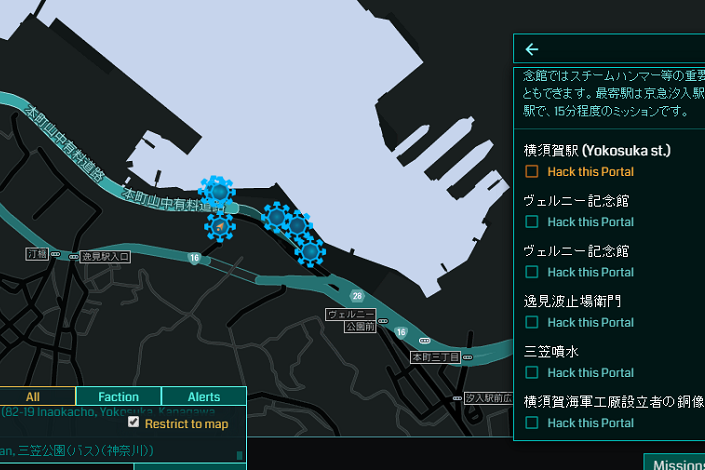Select the 横須賀駅 (Yokosuka st.) waypoint
705x470 pixels.
pyautogui.click(x=597, y=151)
